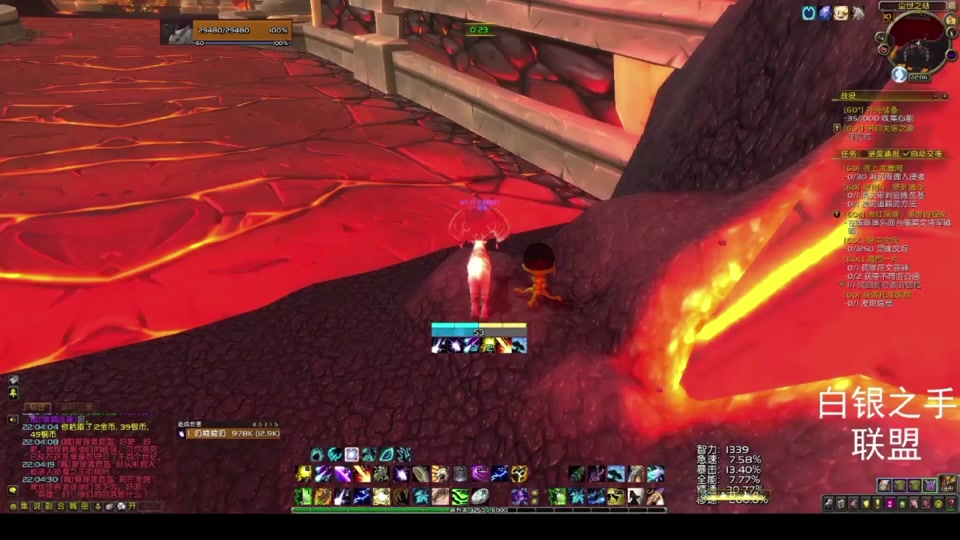Open the calendar clock showing 22:06
Viewport: 960px width, 540px height.
pyautogui.click(x=918, y=76)
